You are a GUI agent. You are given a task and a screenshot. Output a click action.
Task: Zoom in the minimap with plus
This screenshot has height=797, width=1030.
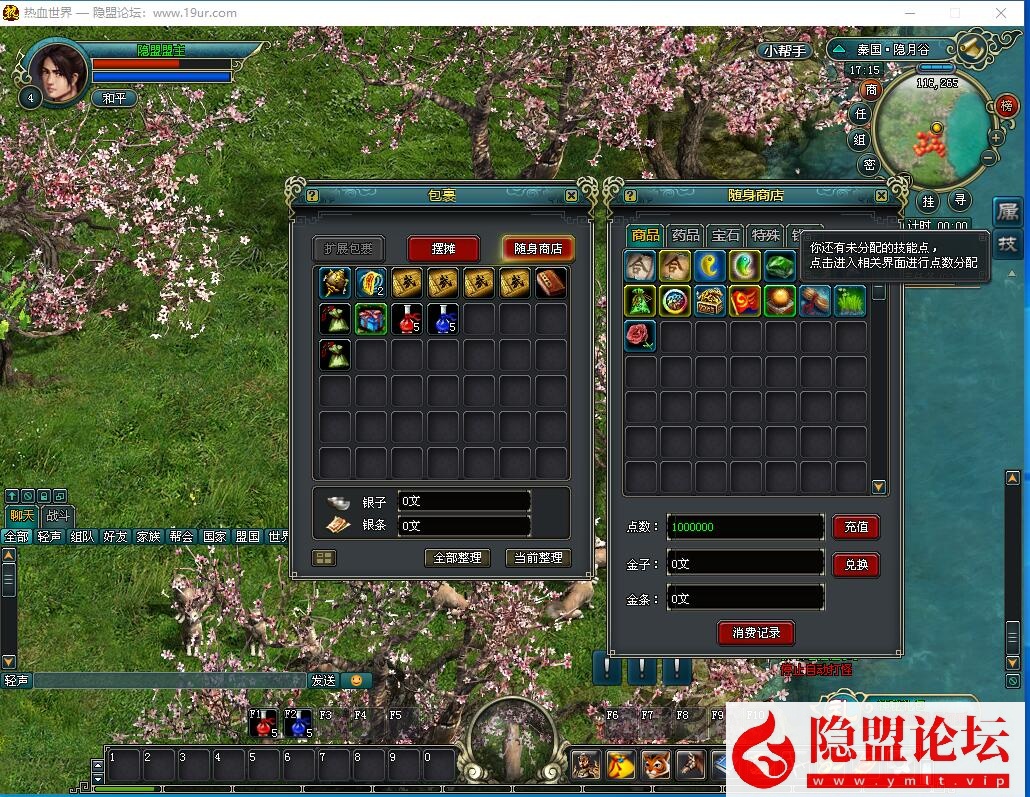(x=996, y=137)
